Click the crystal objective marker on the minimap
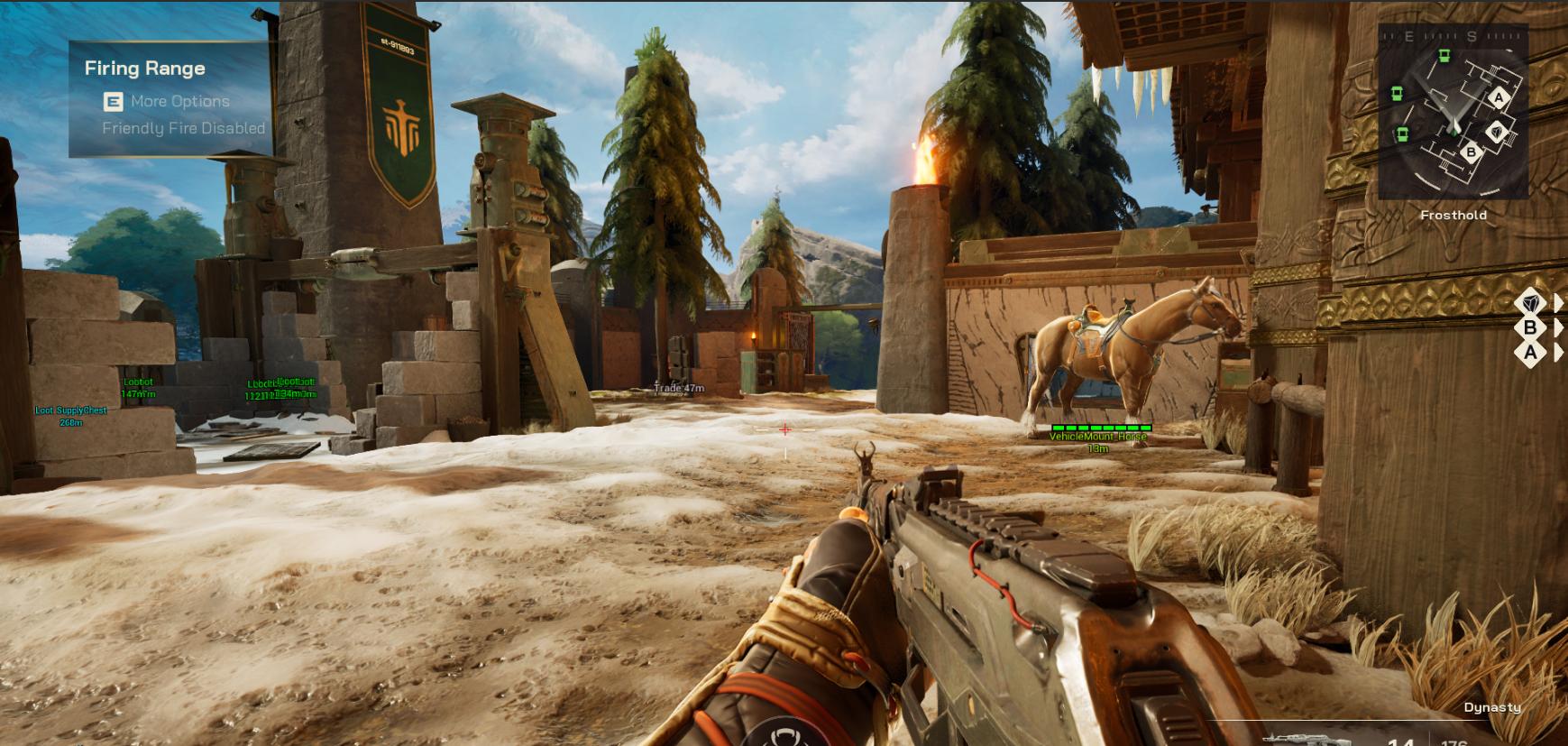 point(1497,132)
